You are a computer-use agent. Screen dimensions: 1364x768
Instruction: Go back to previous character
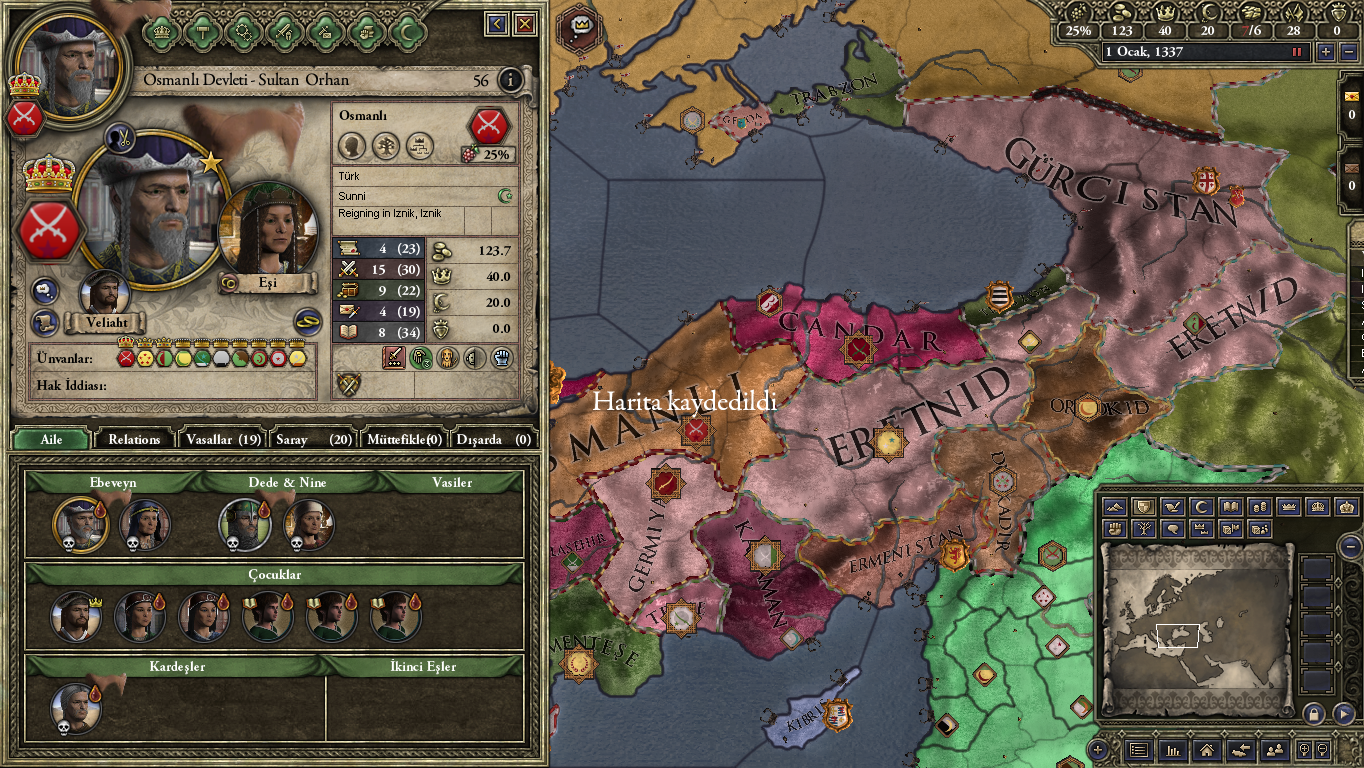click(x=497, y=24)
